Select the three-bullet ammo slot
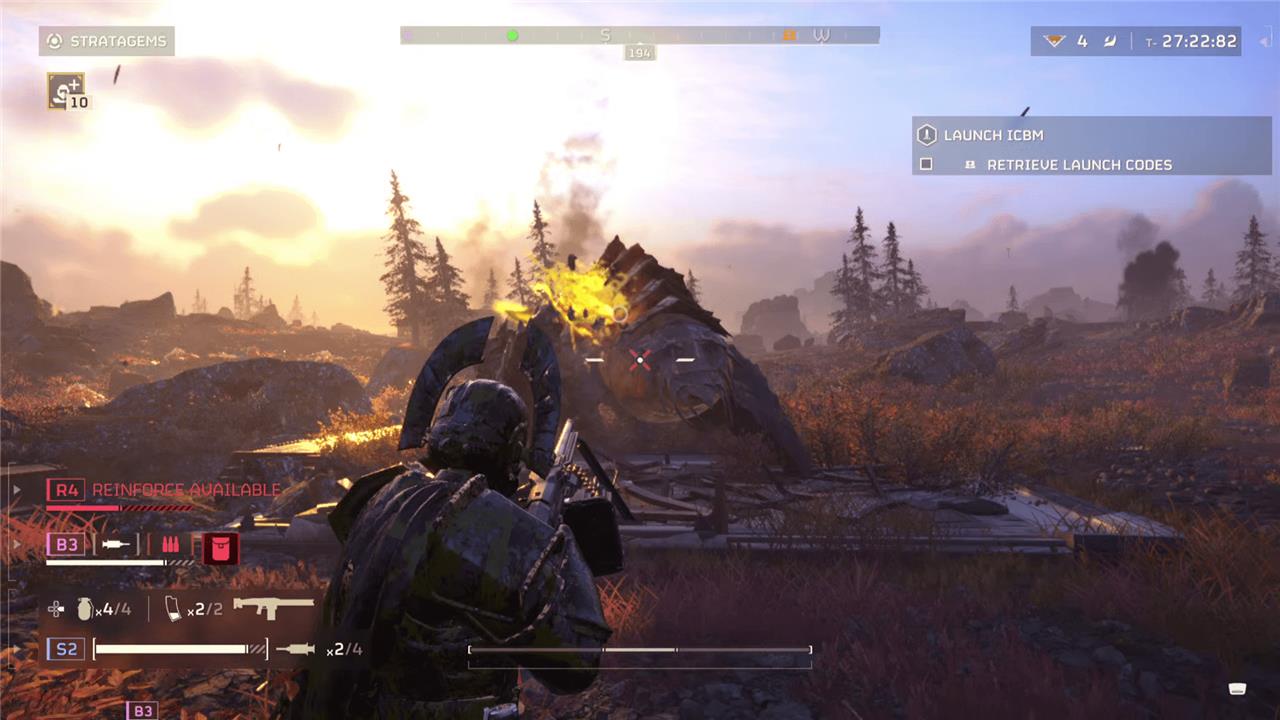Viewport: 1280px width, 720px height. [x=170, y=545]
